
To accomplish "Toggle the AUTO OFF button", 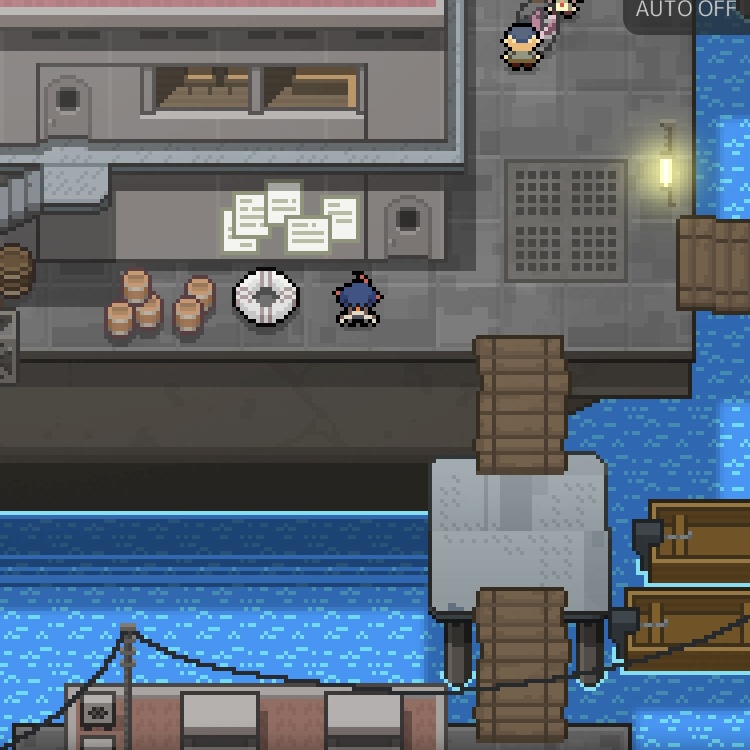I will [x=687, y=12].
